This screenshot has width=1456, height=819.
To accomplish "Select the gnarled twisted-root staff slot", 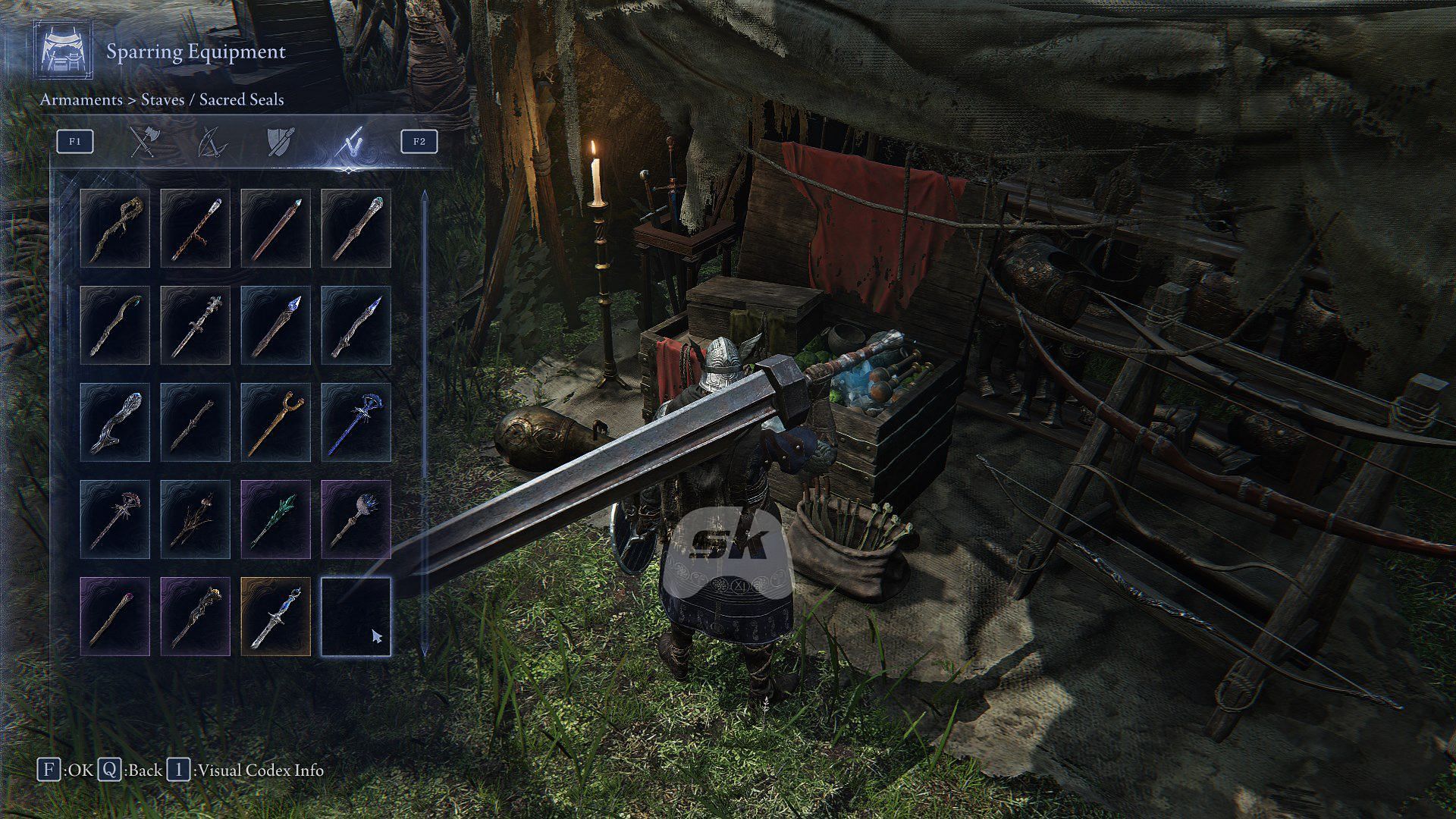I will [x=115, y=228].
